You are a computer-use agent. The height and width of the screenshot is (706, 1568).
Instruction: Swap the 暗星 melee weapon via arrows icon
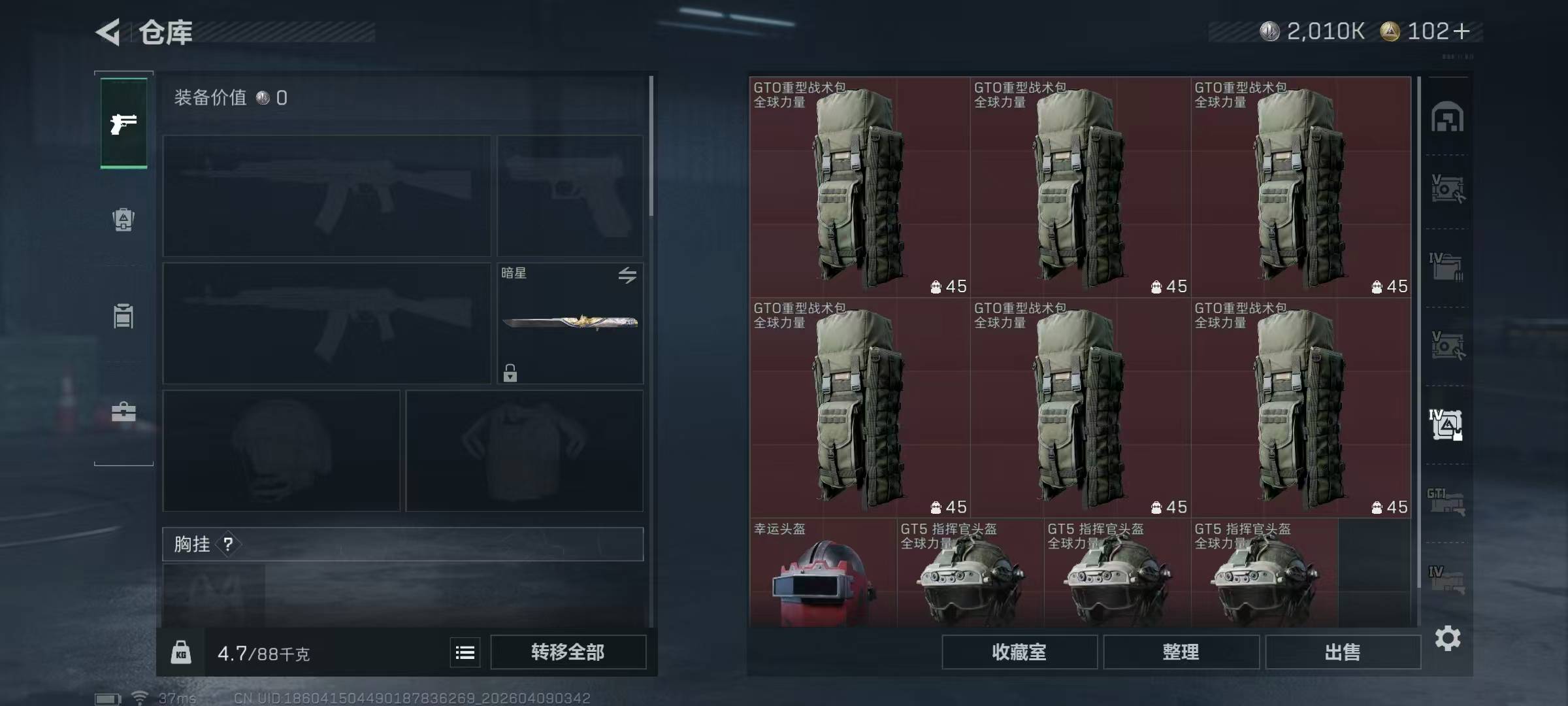[627, 275]
